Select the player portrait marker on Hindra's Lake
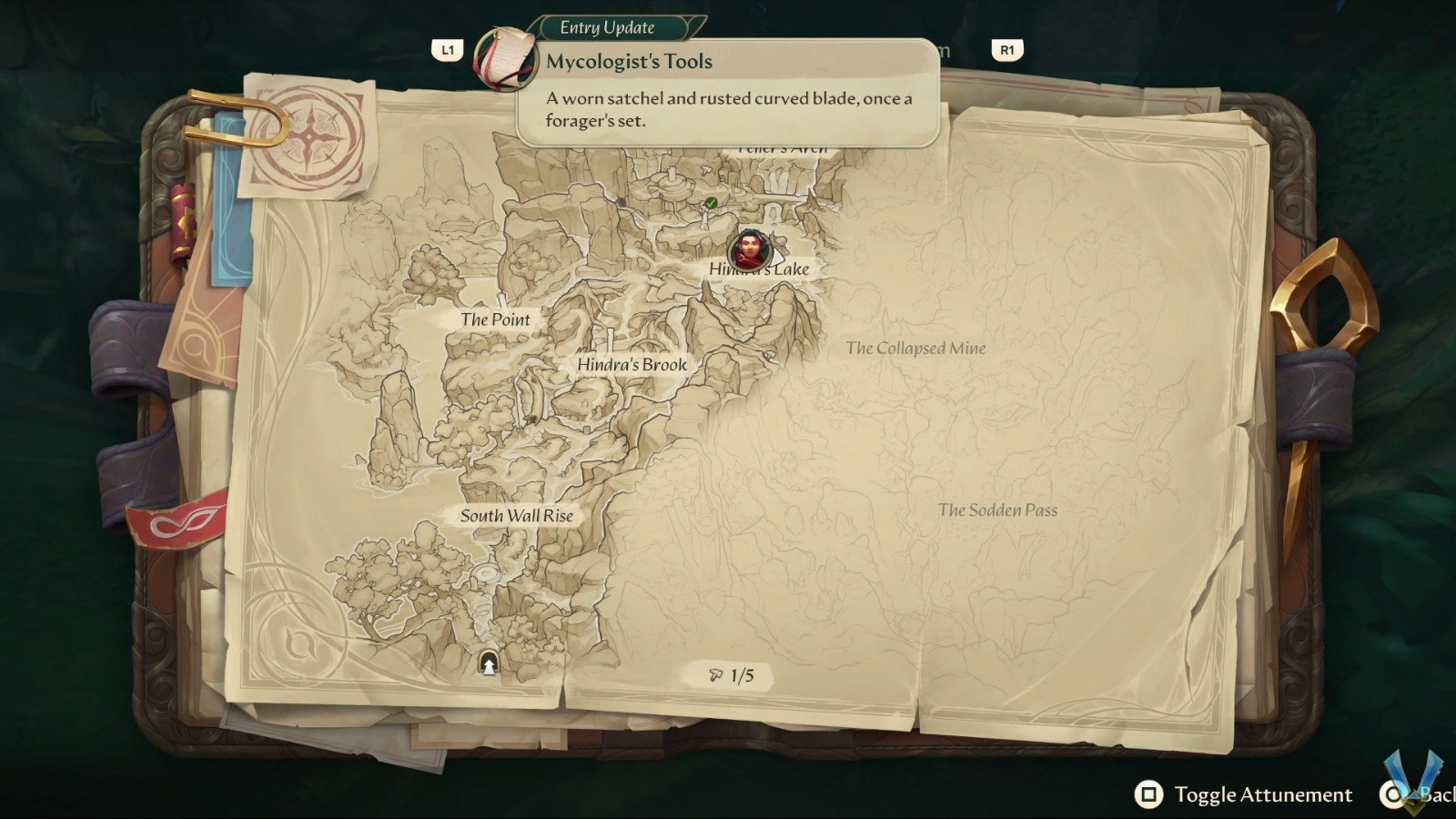The height and width of the screenshot is (819, 1456). 748,250
